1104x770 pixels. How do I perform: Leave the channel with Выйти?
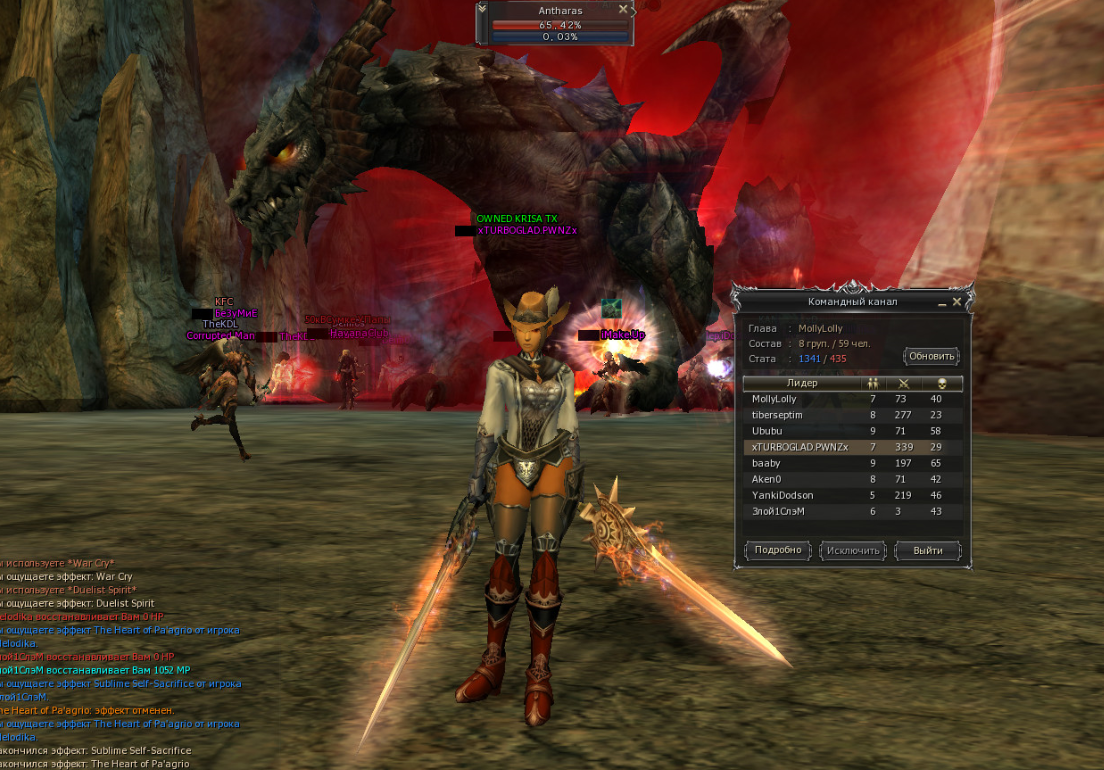927,550
